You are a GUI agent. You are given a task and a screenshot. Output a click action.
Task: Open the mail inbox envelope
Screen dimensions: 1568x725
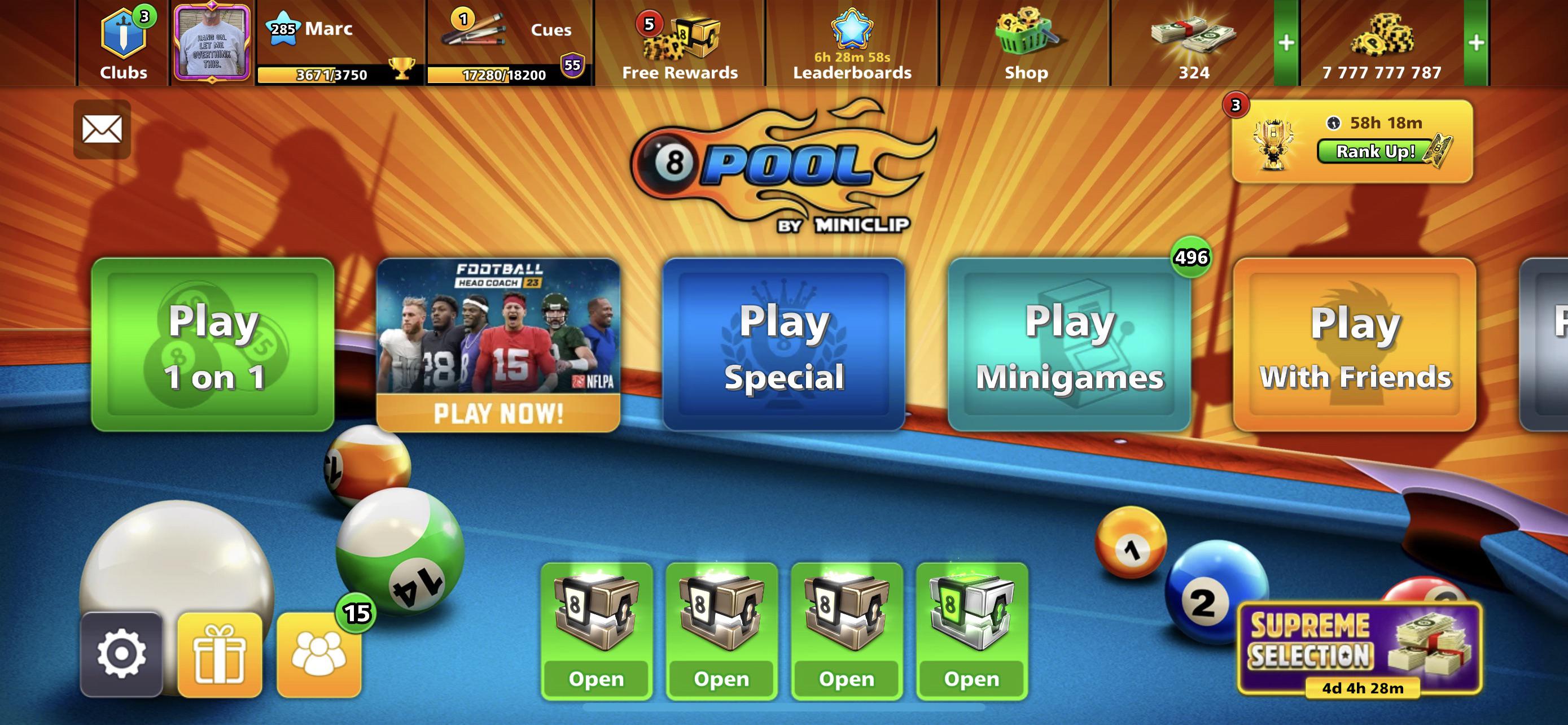coord(102,130)
